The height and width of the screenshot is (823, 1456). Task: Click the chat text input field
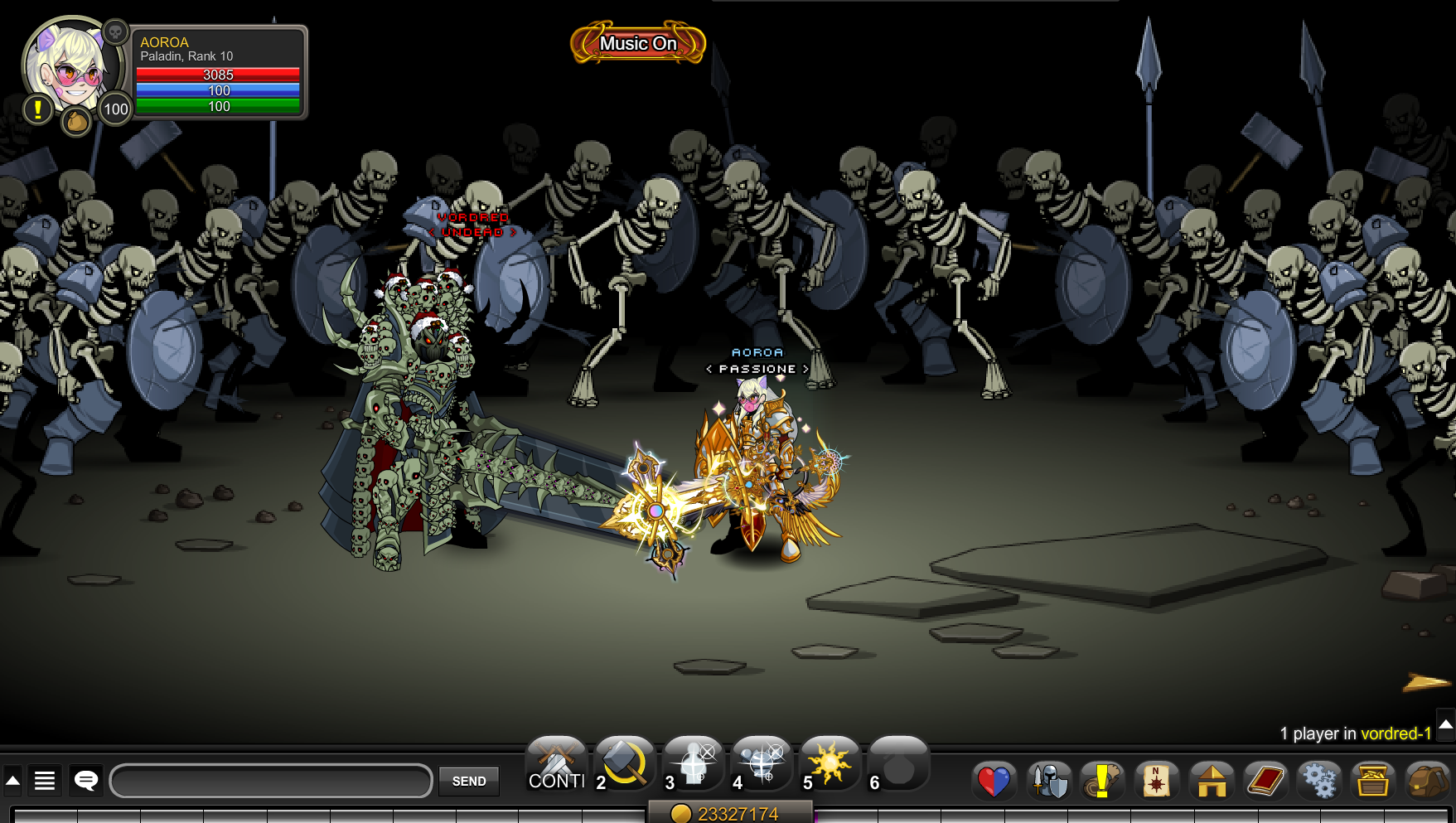[271, 781]
